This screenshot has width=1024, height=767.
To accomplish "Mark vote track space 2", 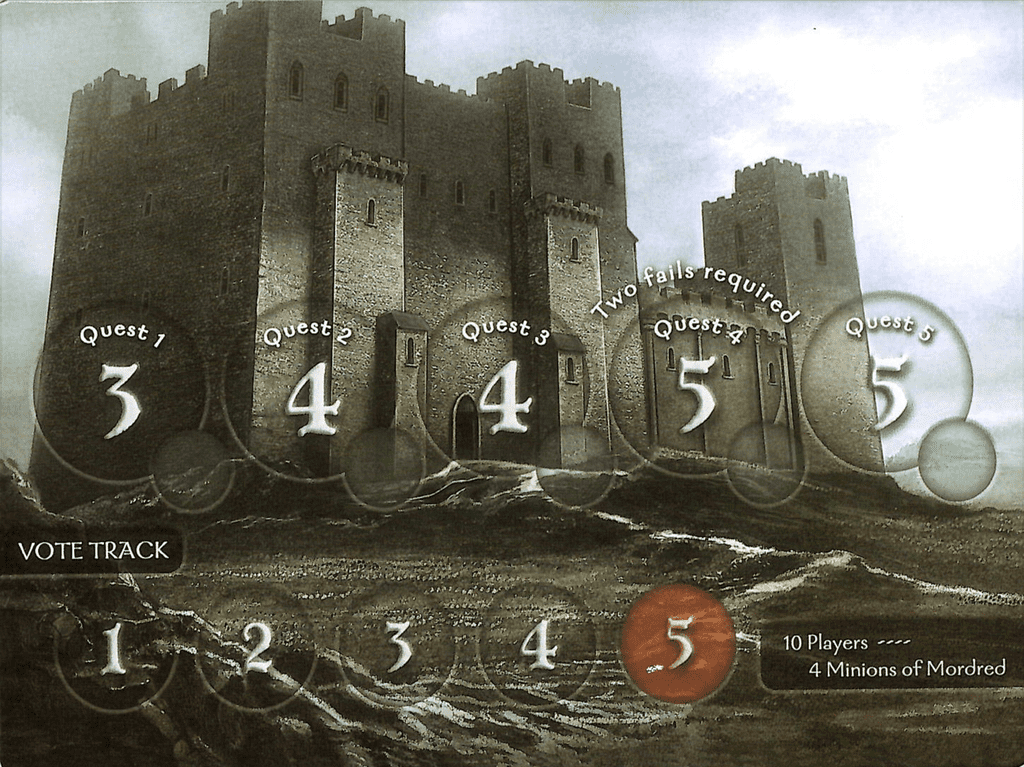I will 257,650.
